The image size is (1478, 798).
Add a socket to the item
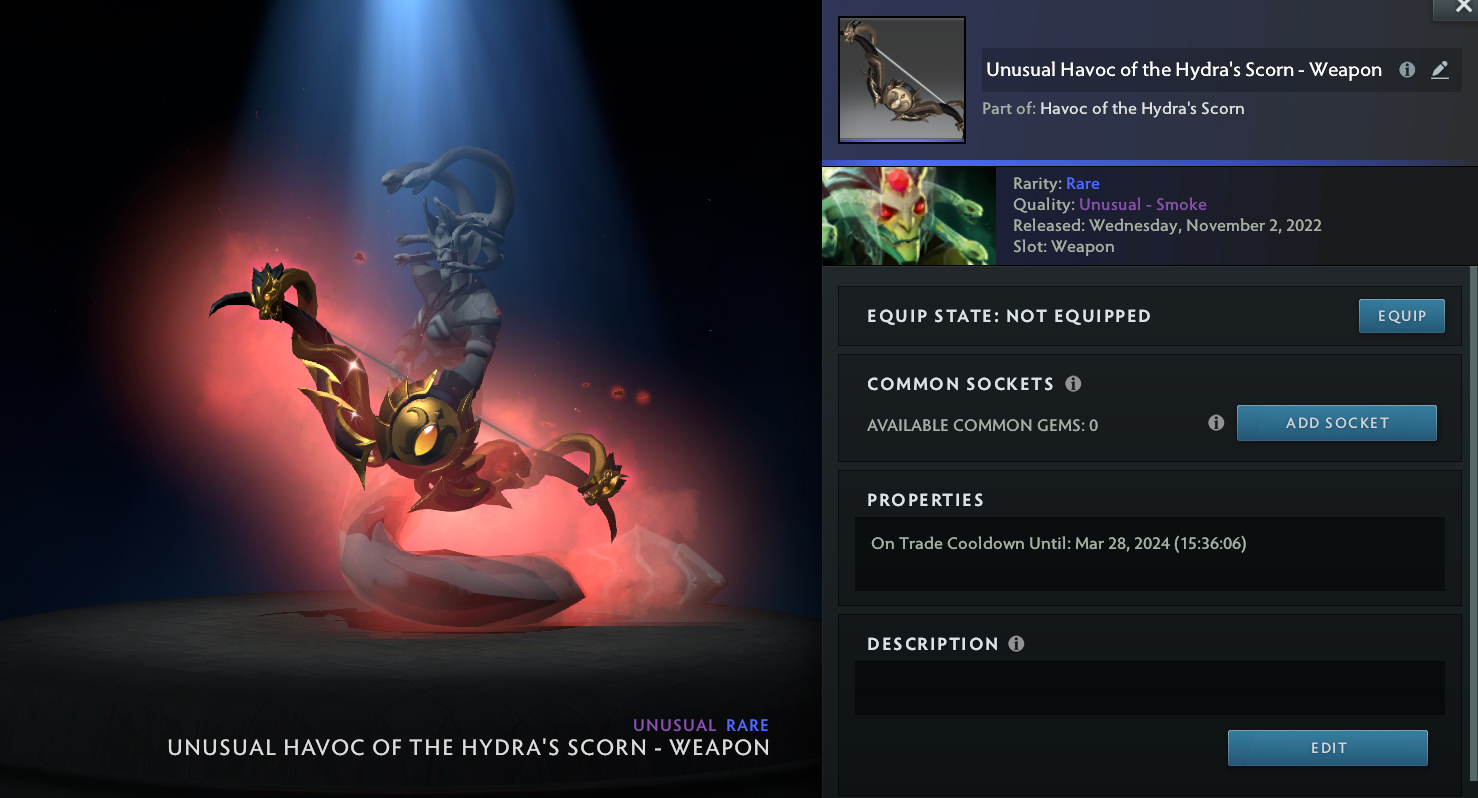(x=1336, y=423)
